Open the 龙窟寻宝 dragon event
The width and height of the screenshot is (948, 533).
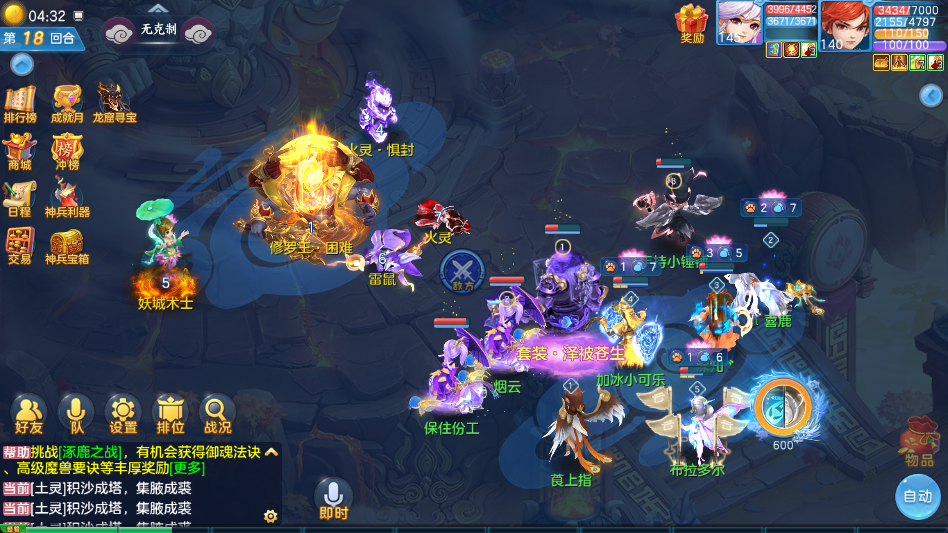click(x=113, y=103)
